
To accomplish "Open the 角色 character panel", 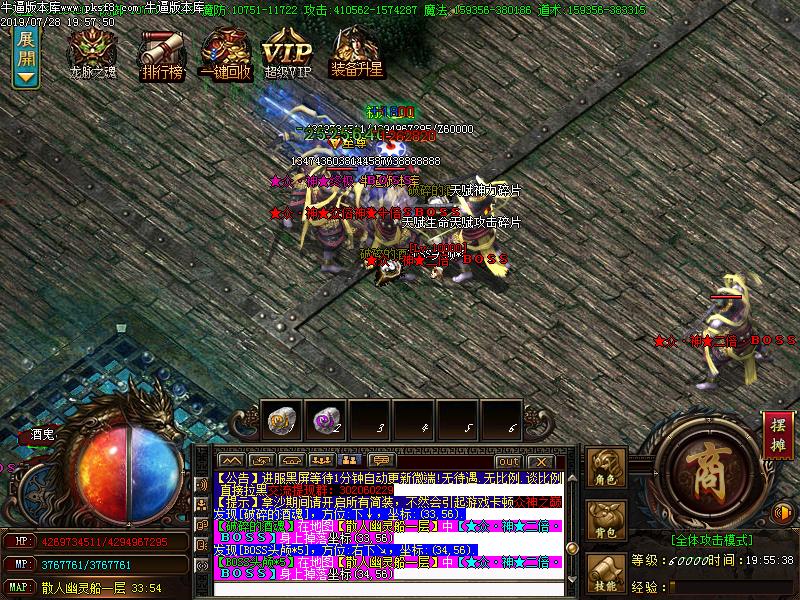I will click(605, 469).
